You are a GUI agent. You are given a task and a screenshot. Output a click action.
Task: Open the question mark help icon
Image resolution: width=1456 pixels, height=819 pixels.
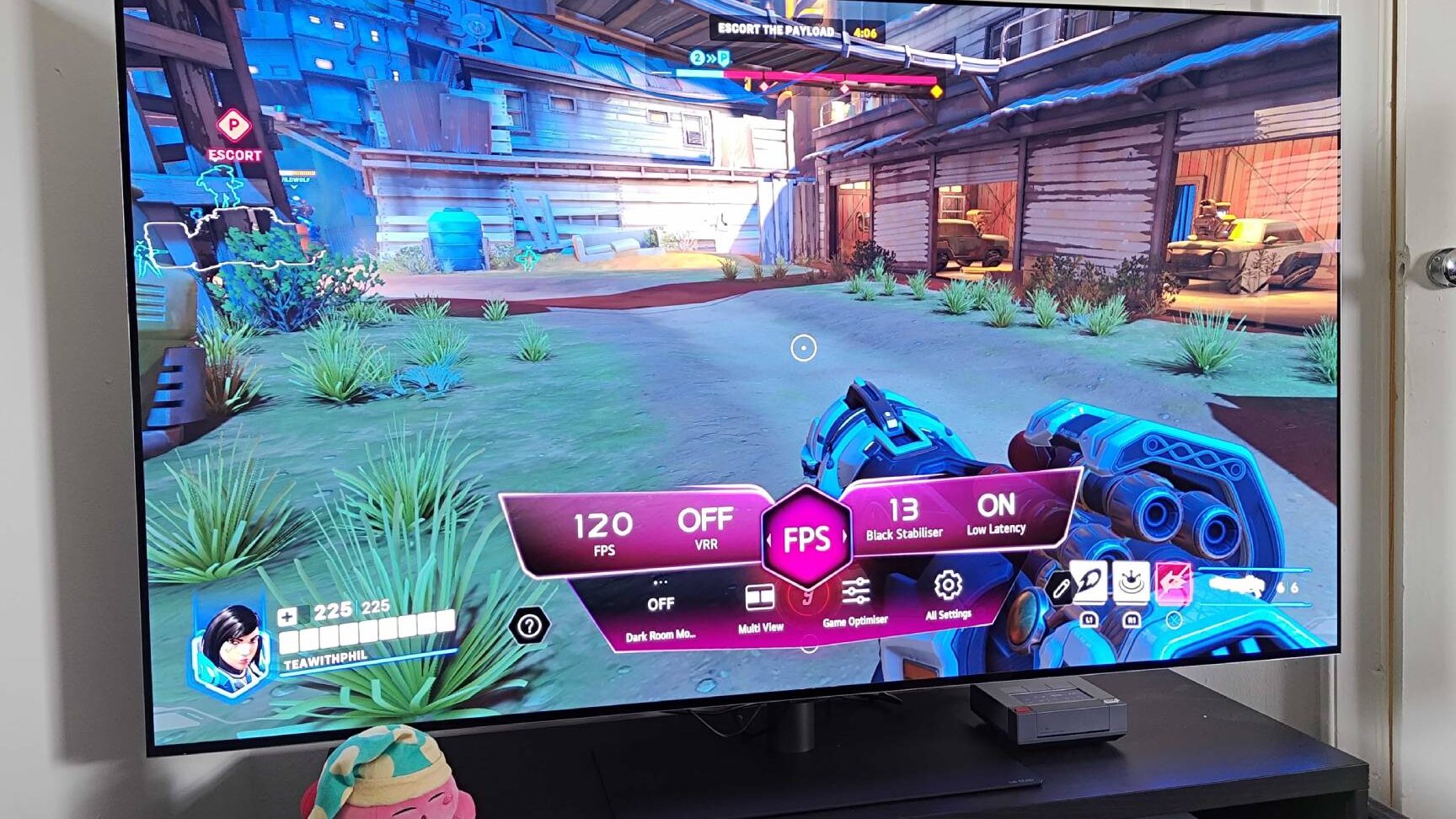click(x=529, y=626)
